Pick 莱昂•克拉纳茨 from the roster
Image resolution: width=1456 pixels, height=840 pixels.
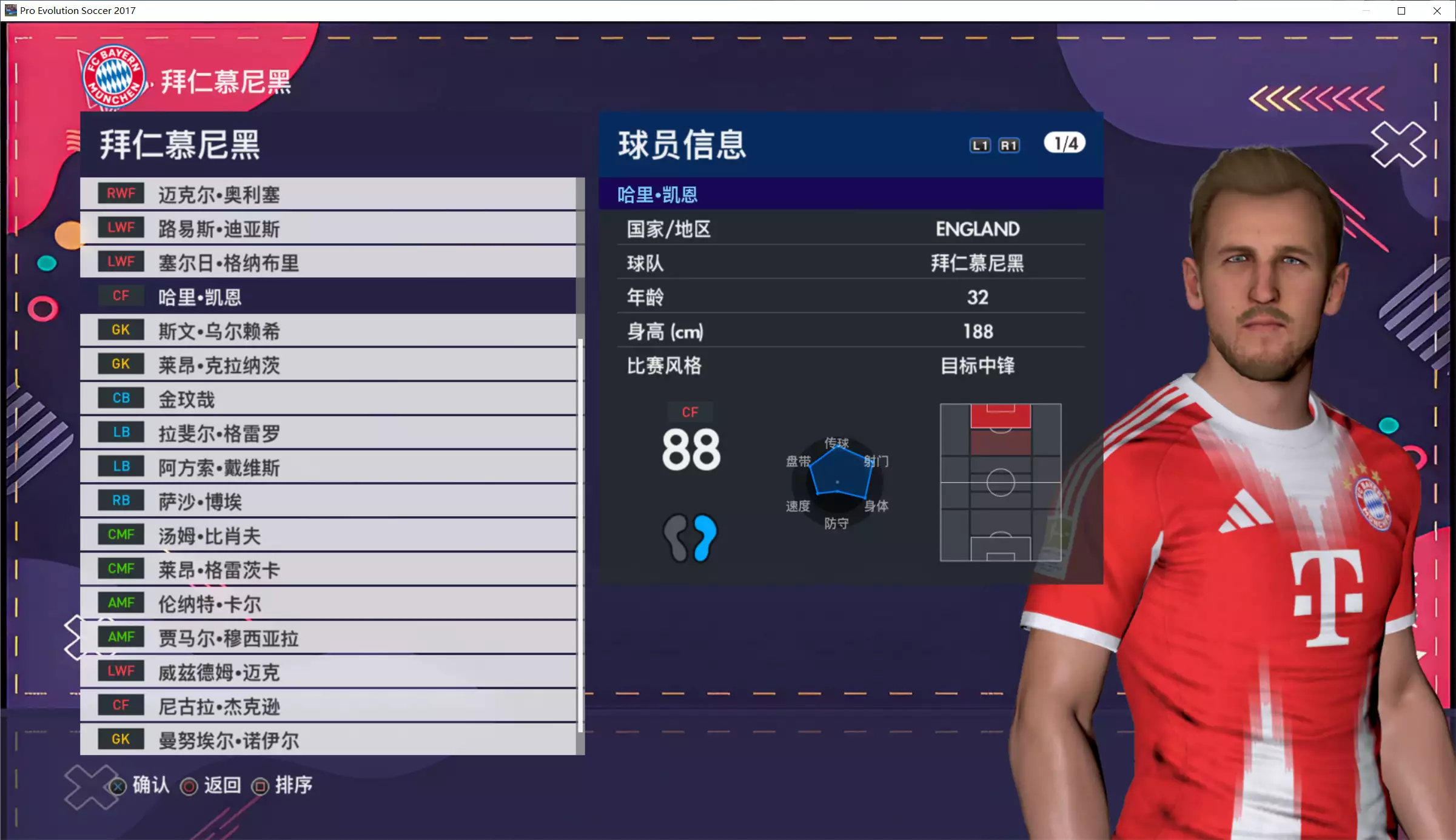click(x=327, y=365)
